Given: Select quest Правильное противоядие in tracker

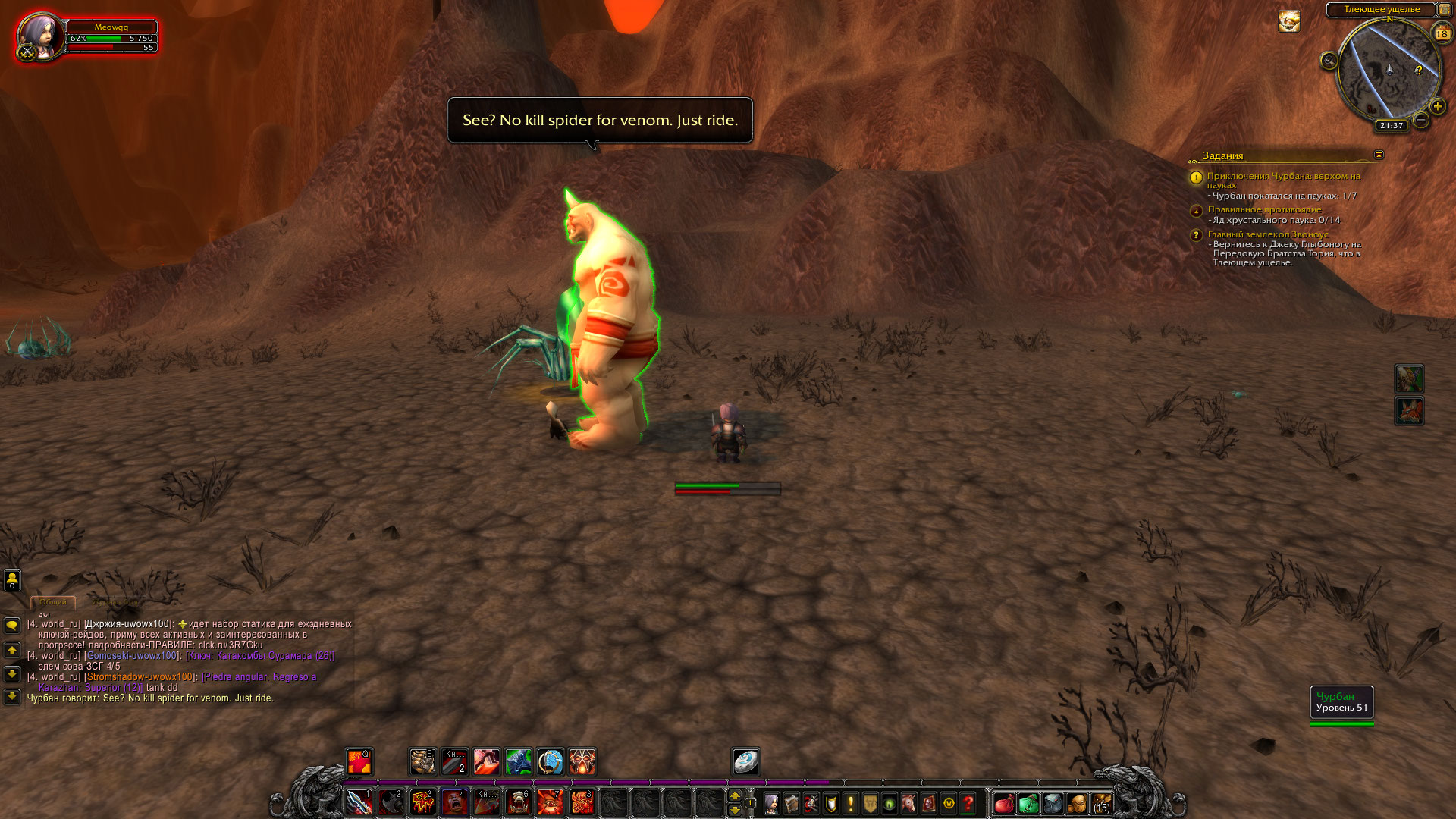Looking at the screenshot, I should click(x=1264, y=209).
